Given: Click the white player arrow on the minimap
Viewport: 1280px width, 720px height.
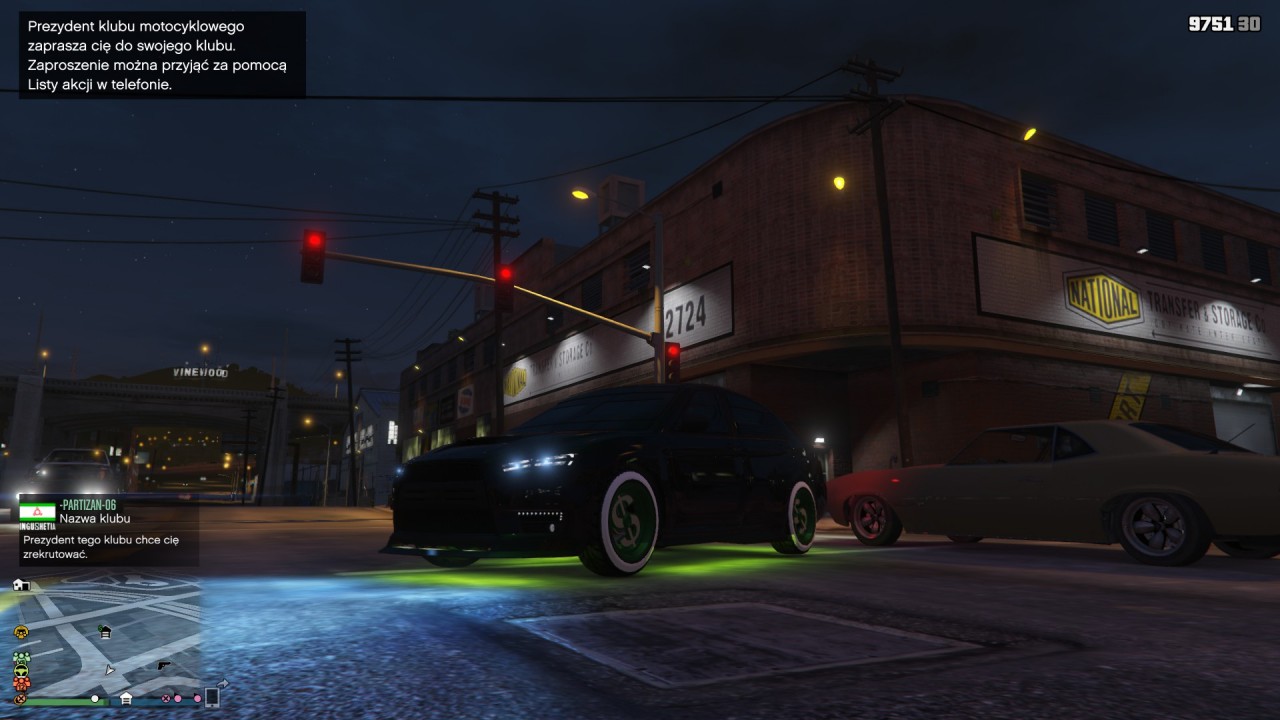Looking at the screenshot, I should [x=110, y=669].
